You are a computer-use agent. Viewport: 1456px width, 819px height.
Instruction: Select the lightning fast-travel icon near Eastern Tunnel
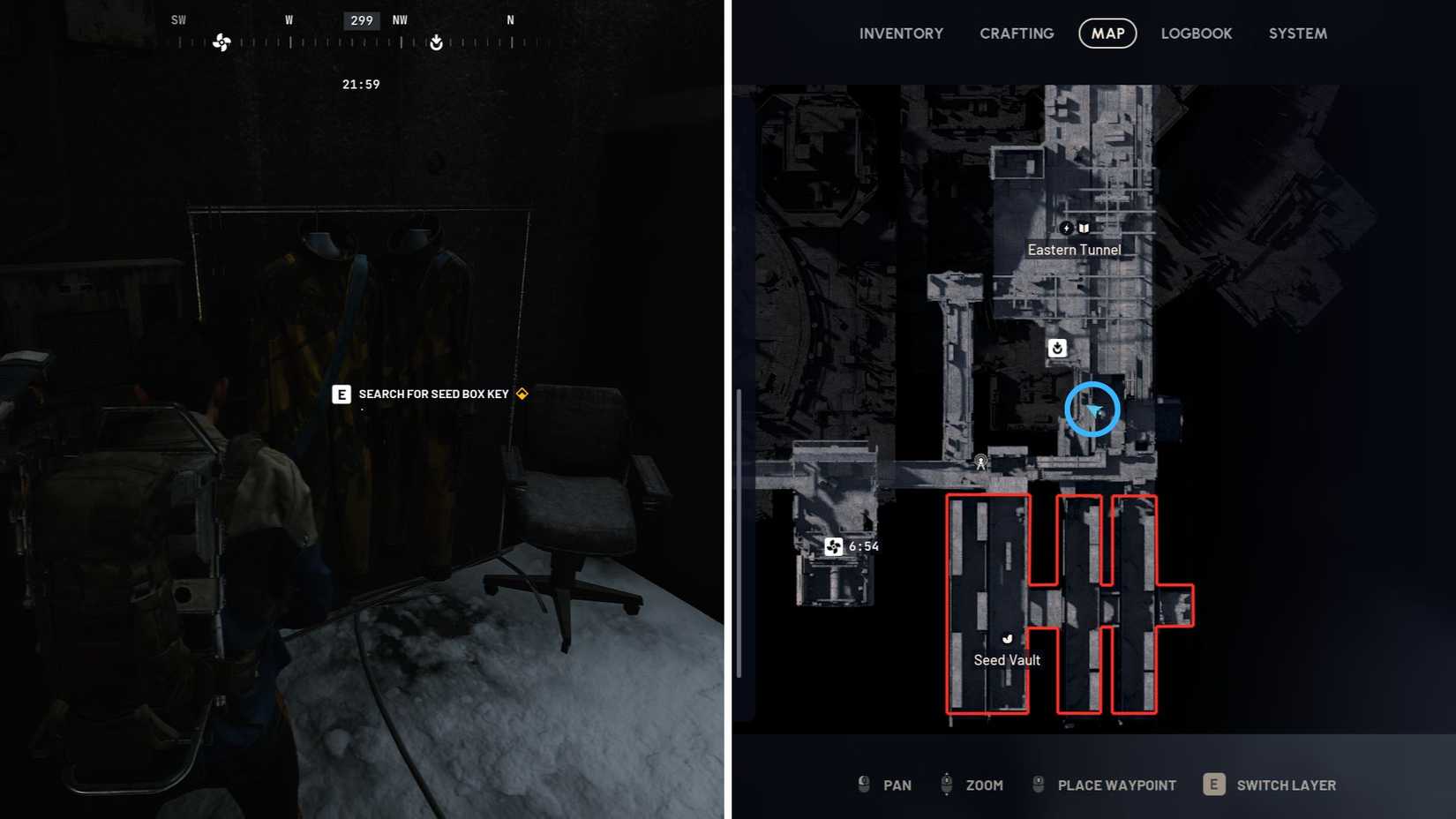tap(1067, 228)
